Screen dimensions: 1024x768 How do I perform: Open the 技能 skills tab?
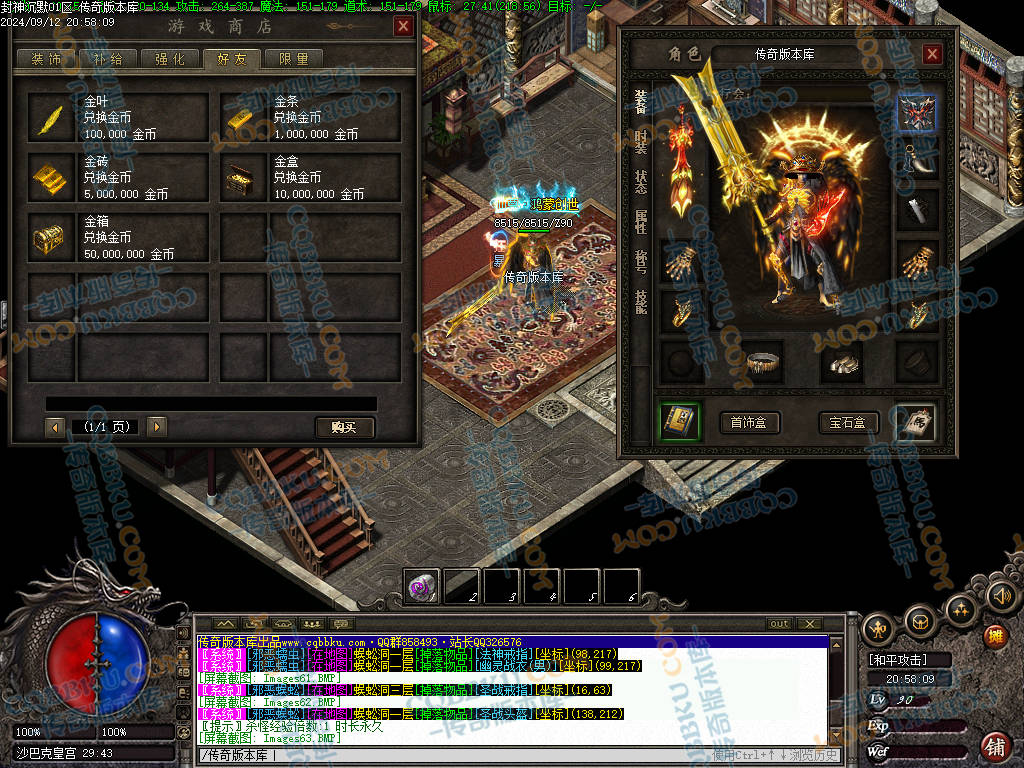[x=641, y=300]
